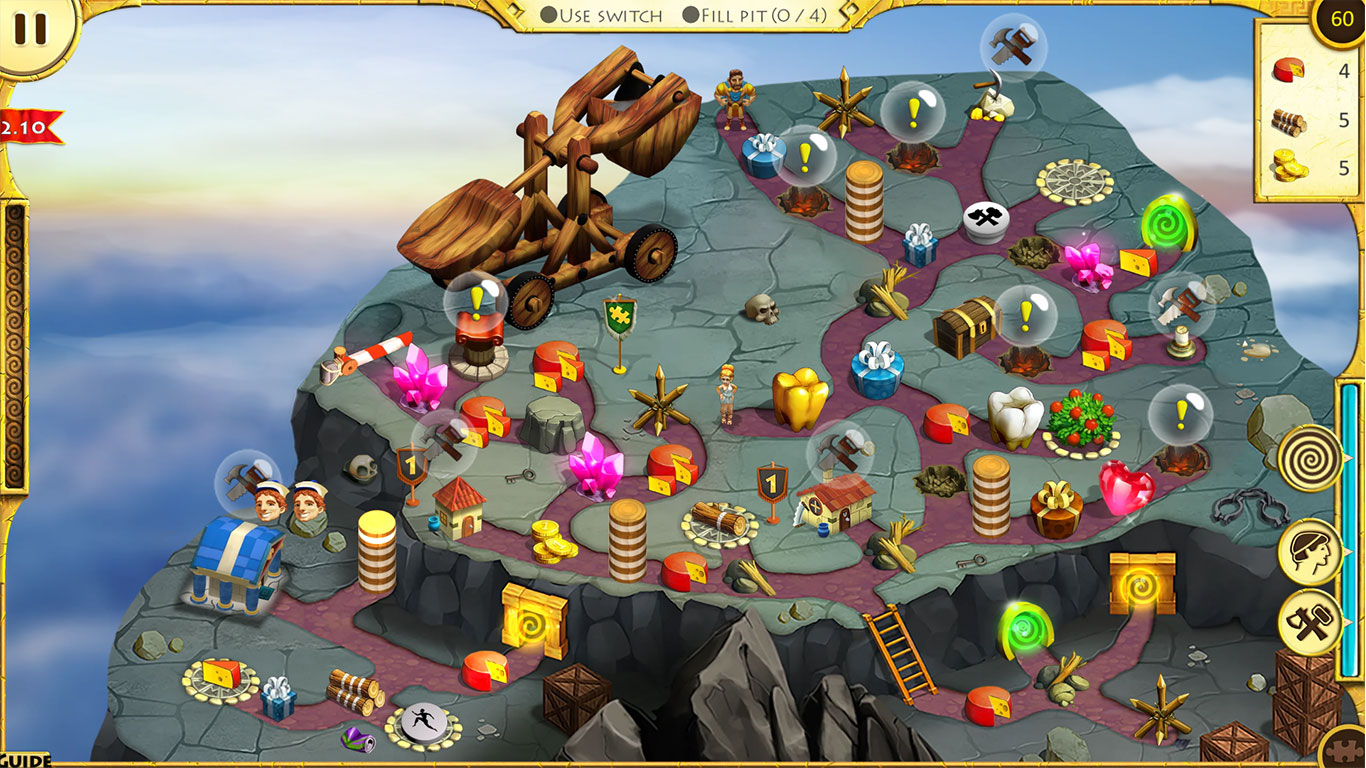Activate the spiral bonus ability
Screen dimensions: 1366x768
(x=1310, y=458)
